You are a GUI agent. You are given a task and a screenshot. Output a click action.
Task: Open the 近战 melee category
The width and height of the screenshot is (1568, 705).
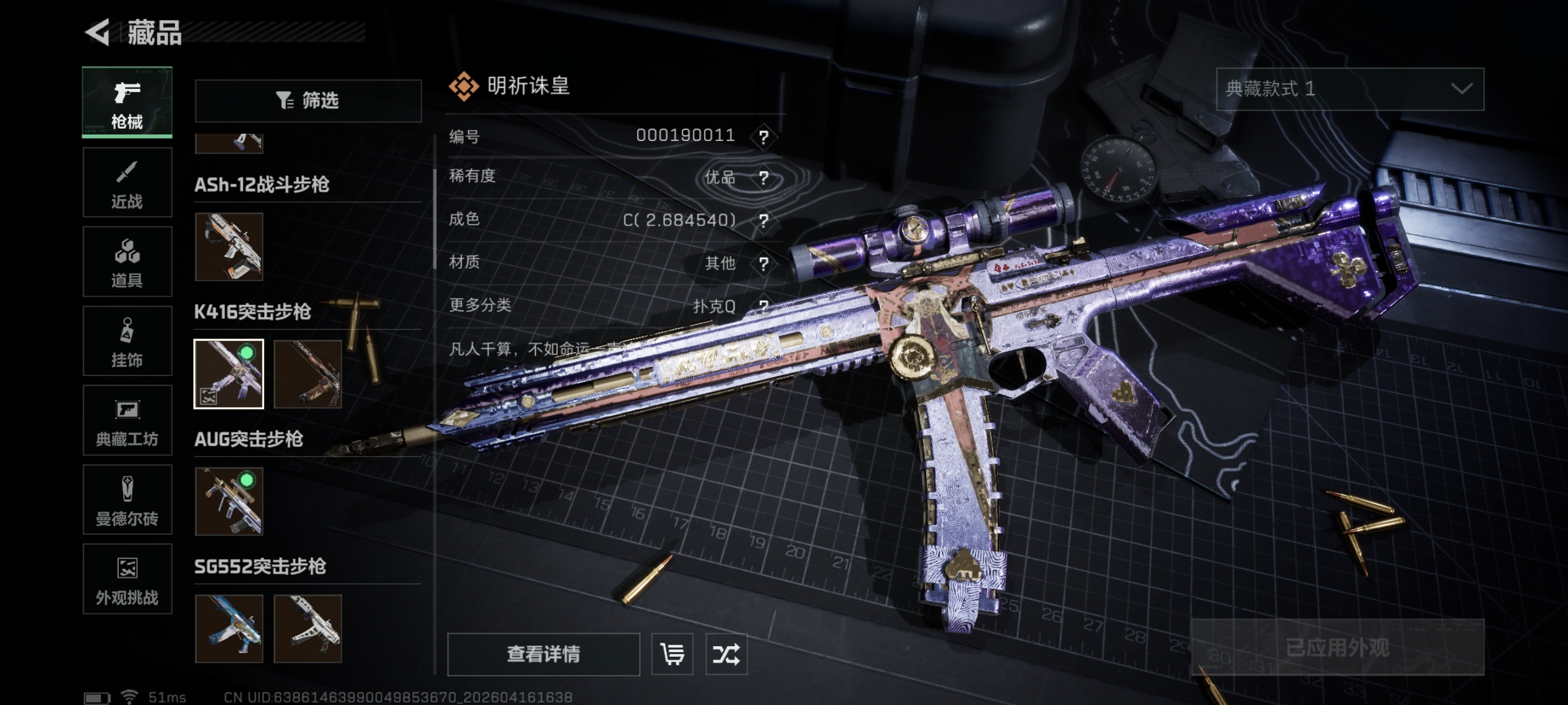click(x=127, y=183)
